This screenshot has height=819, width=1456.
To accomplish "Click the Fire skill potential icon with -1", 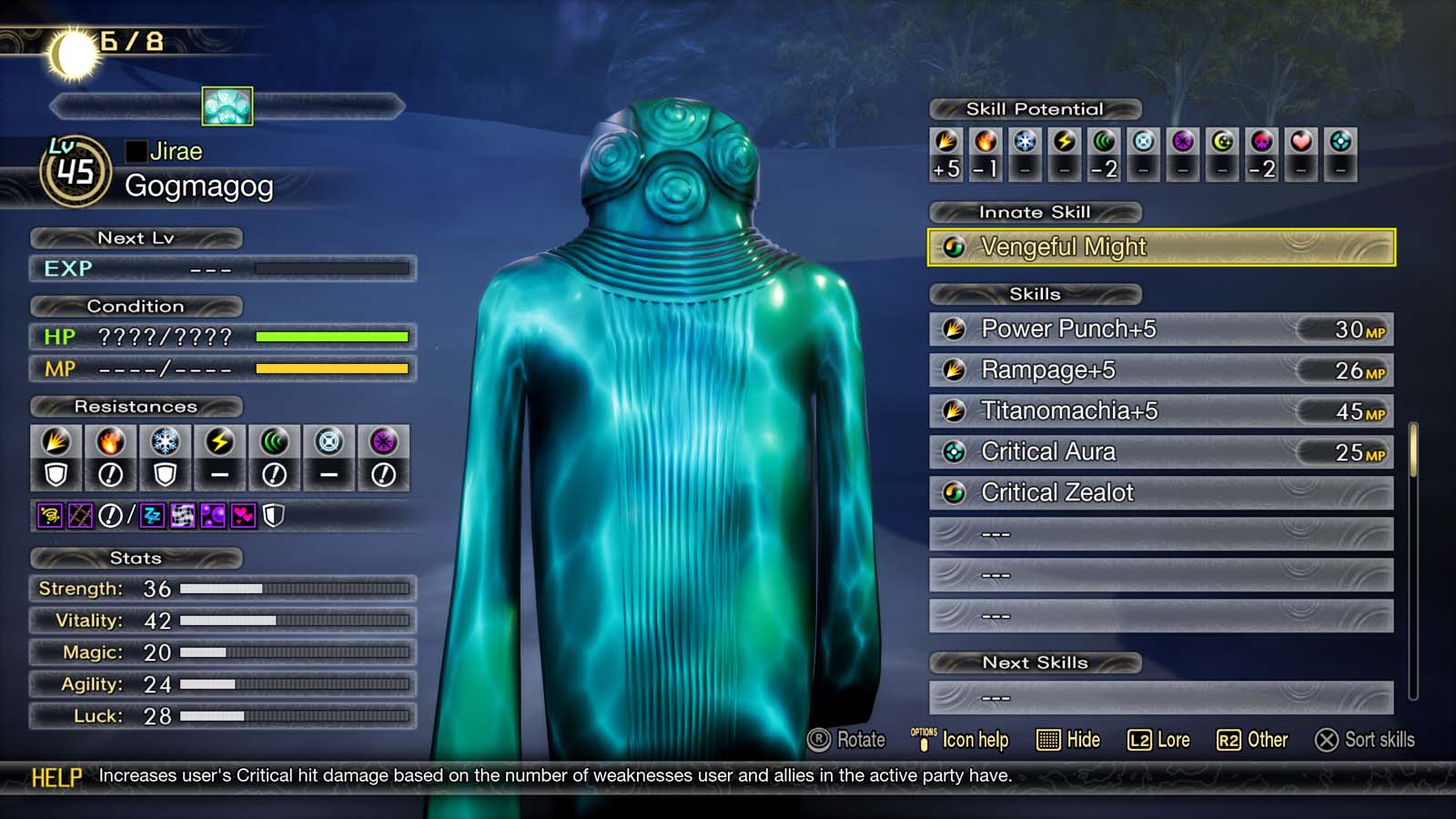I will click(x=984, y=141).
